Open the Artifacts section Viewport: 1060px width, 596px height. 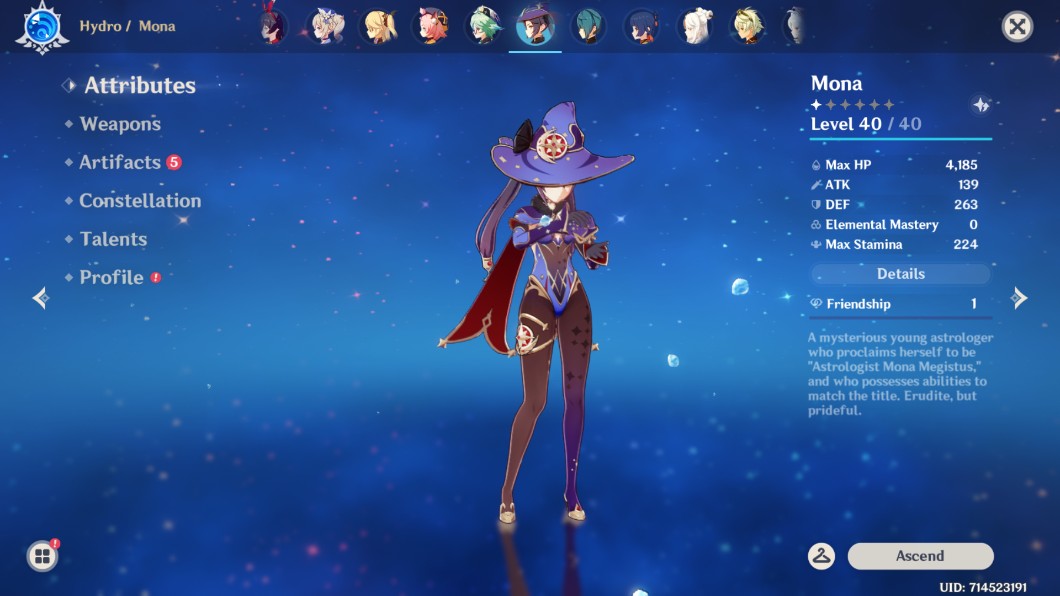[120, 162]
